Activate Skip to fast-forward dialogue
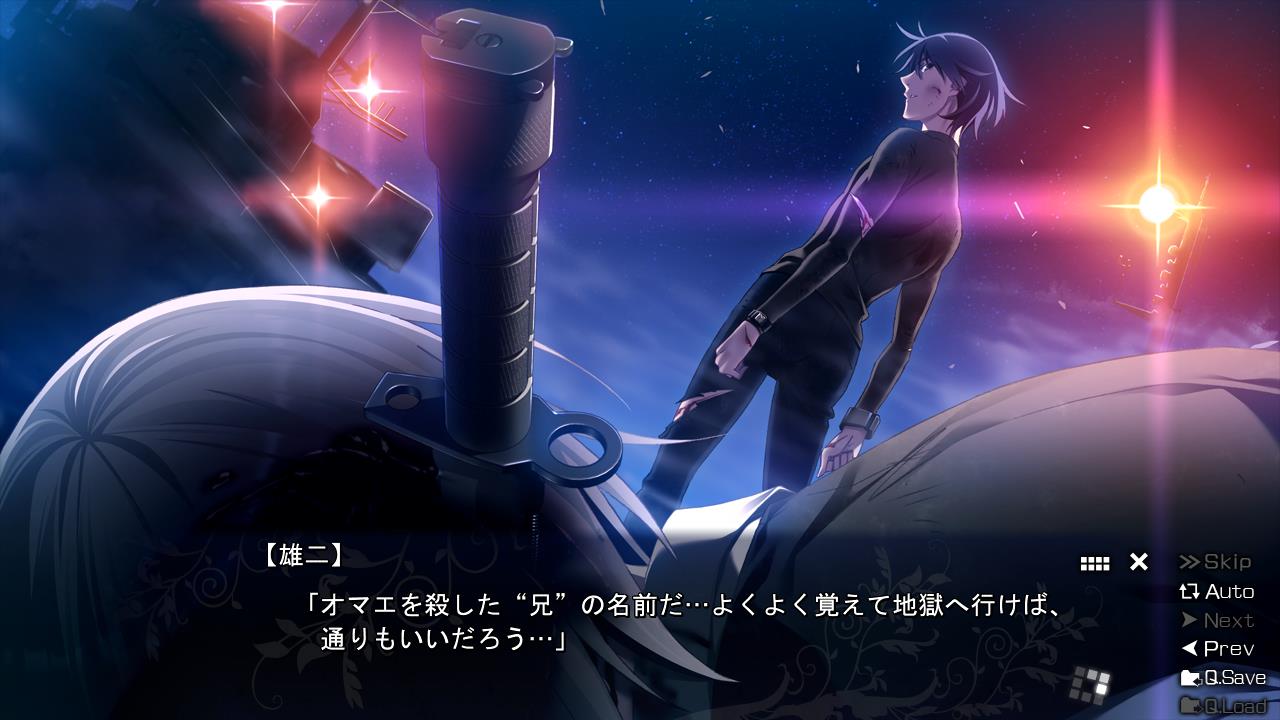This screenshot has height=720, width=1280. pos(1216,562)
